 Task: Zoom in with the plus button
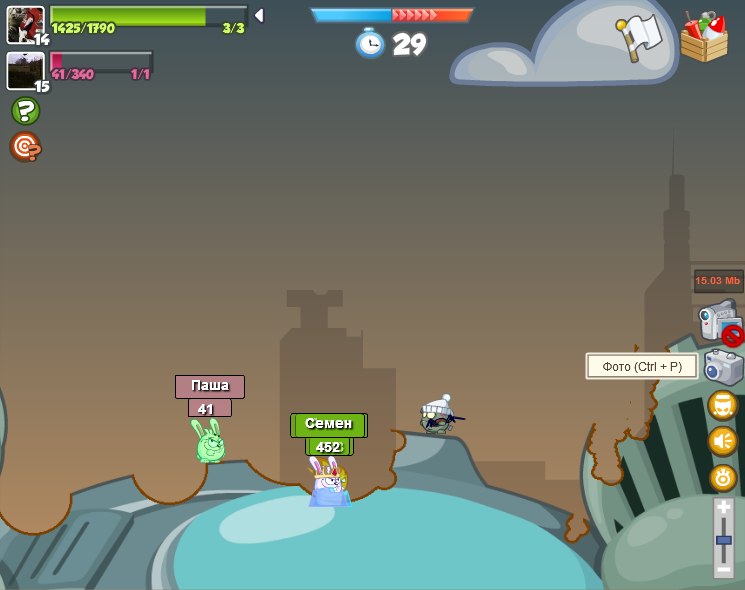723,508
